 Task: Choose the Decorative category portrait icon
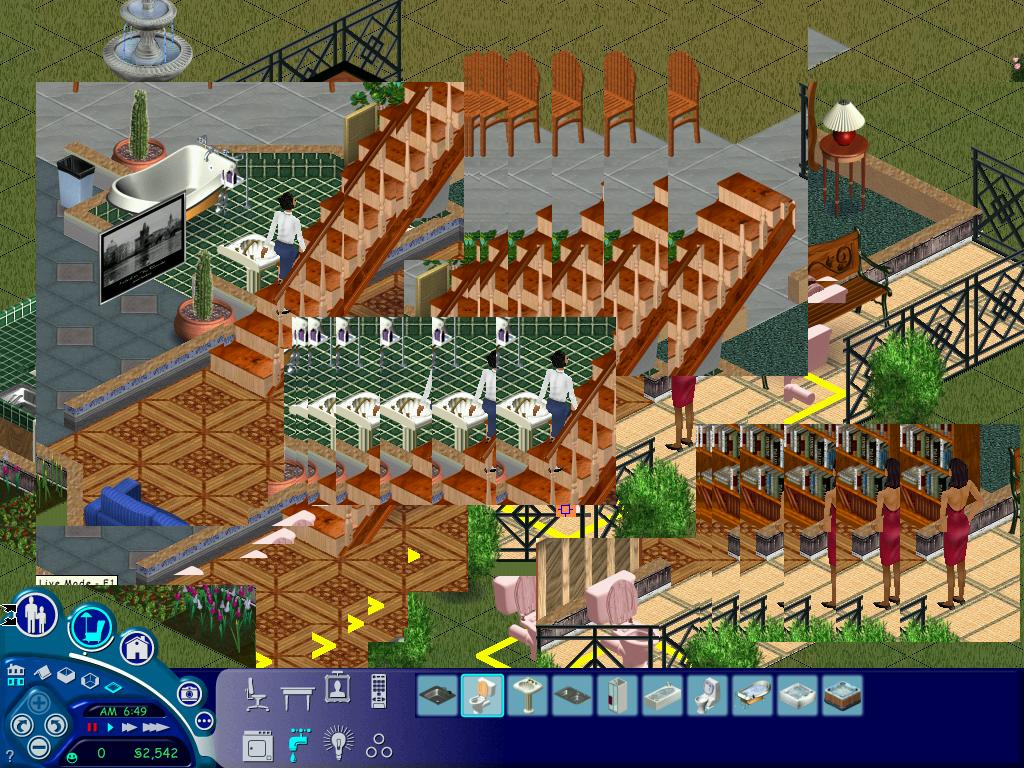pos(337,690)
